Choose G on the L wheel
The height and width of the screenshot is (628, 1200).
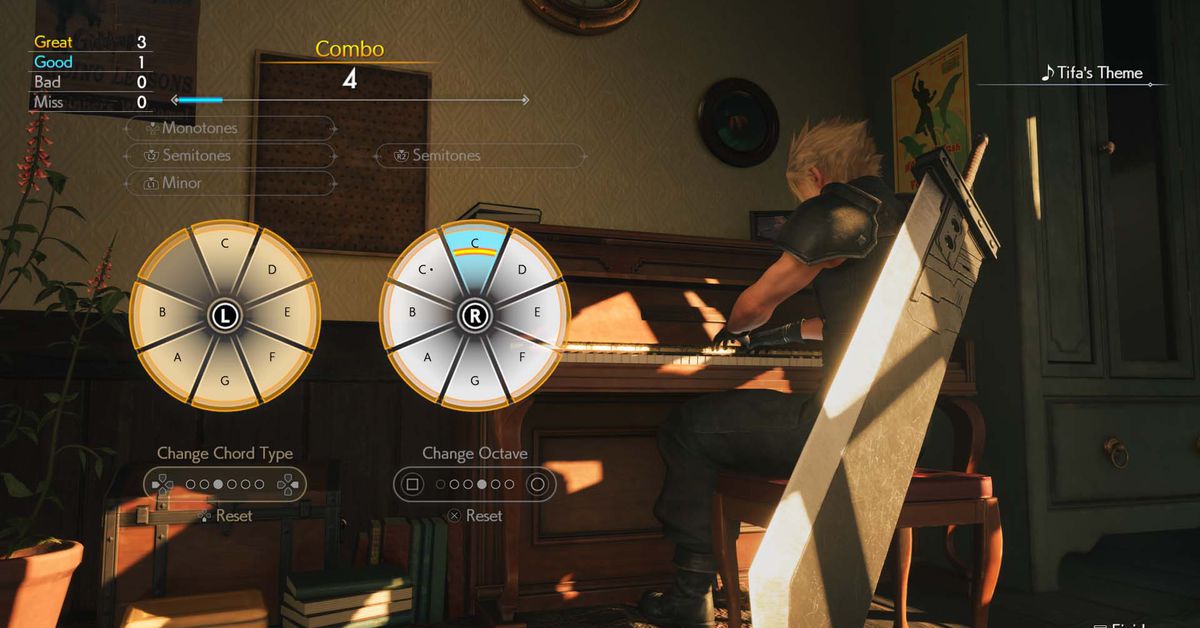point(225,381)
